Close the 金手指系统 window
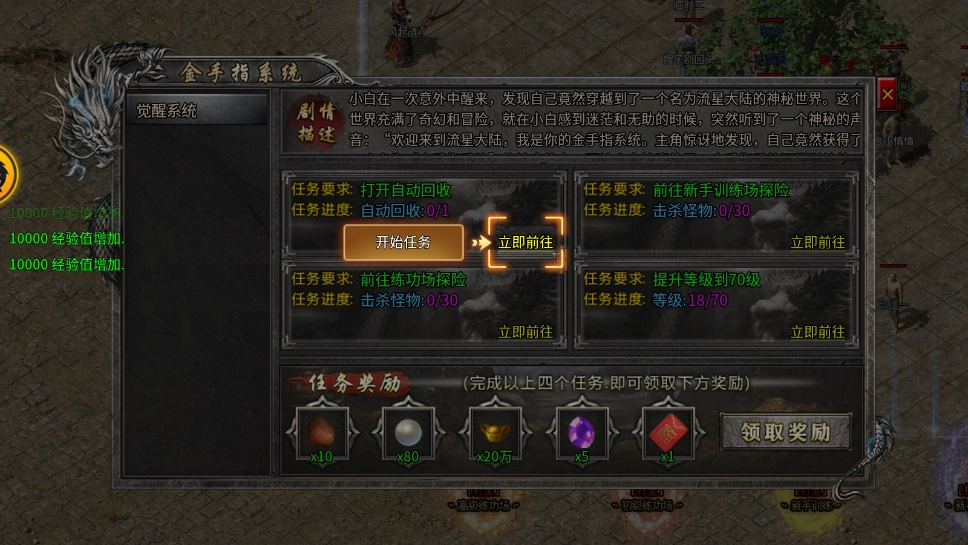 (886, 95)
